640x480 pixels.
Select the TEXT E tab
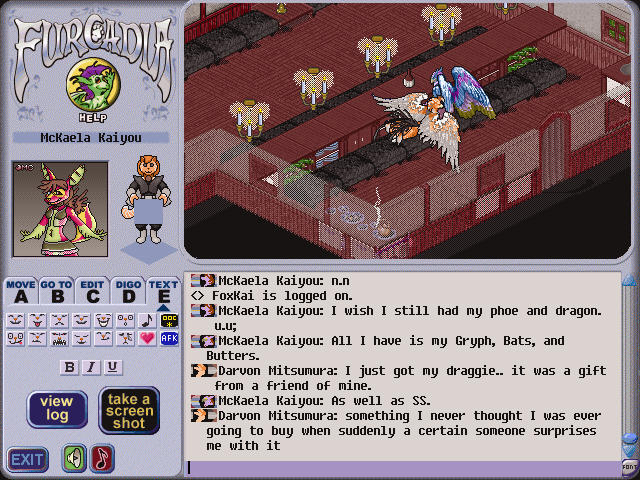tap(163, 290)
